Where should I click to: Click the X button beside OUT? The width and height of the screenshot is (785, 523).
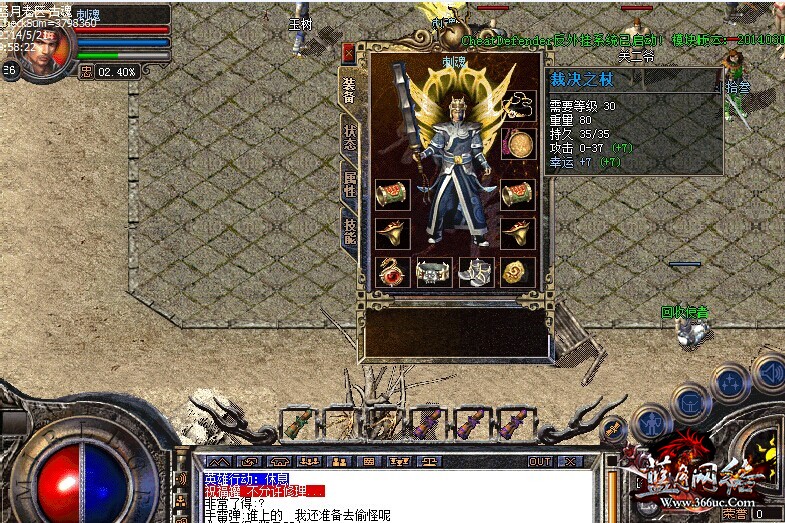[571, 462]
